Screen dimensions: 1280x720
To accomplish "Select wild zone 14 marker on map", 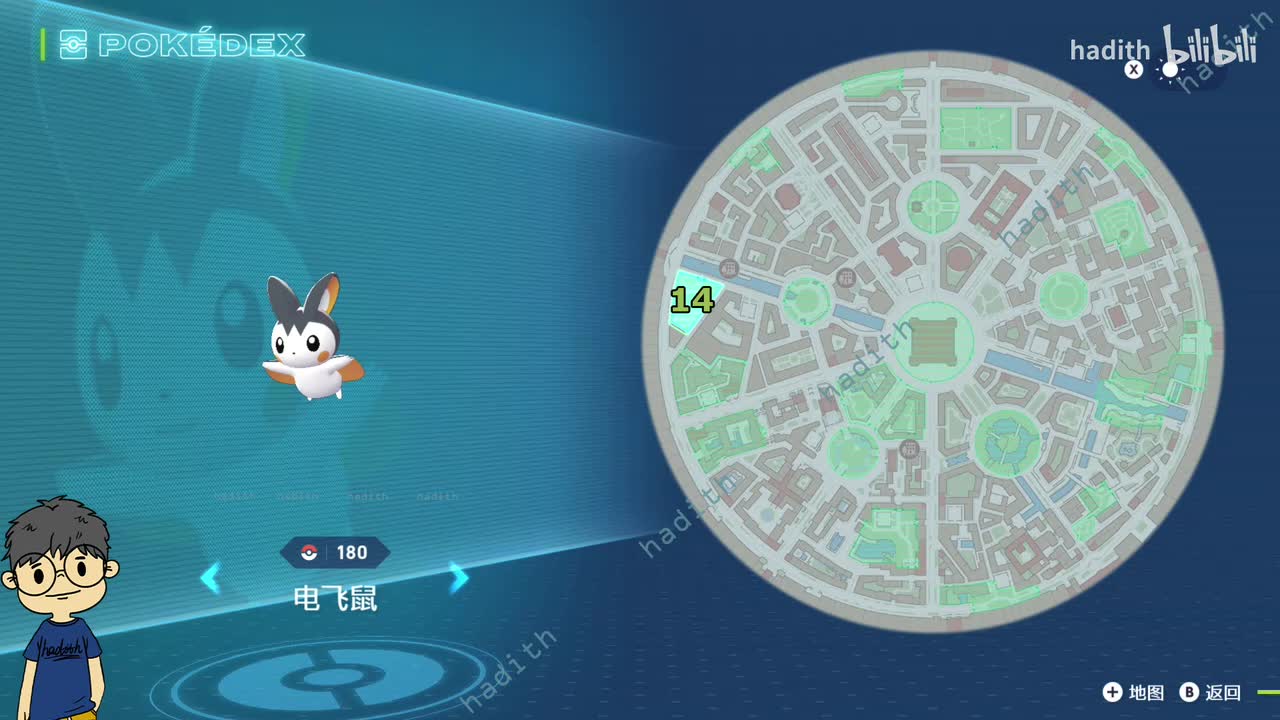I will (692, 300).
